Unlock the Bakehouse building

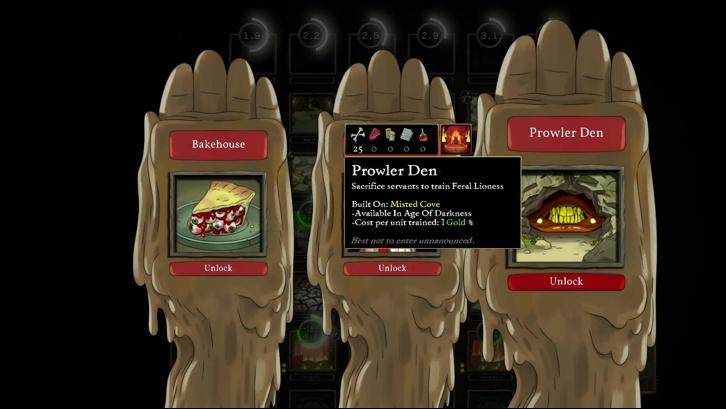coord(218,268)
